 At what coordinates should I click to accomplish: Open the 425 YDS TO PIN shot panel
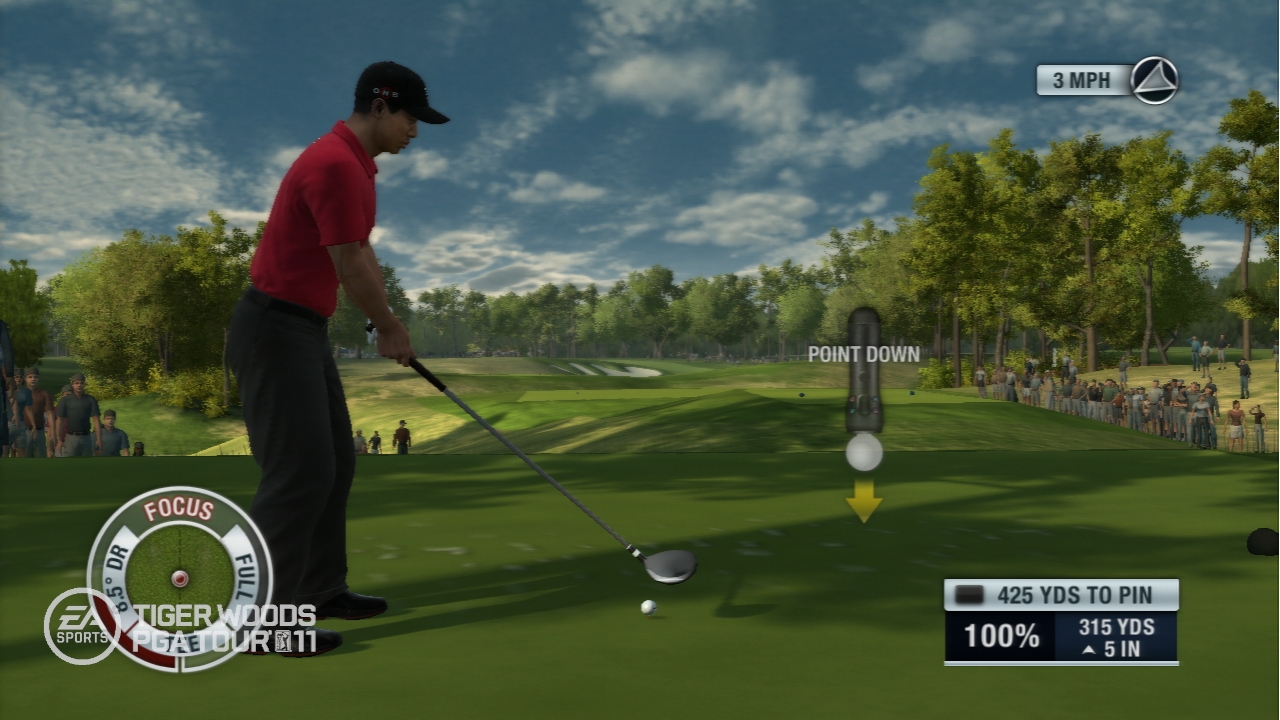point(1061,595)
